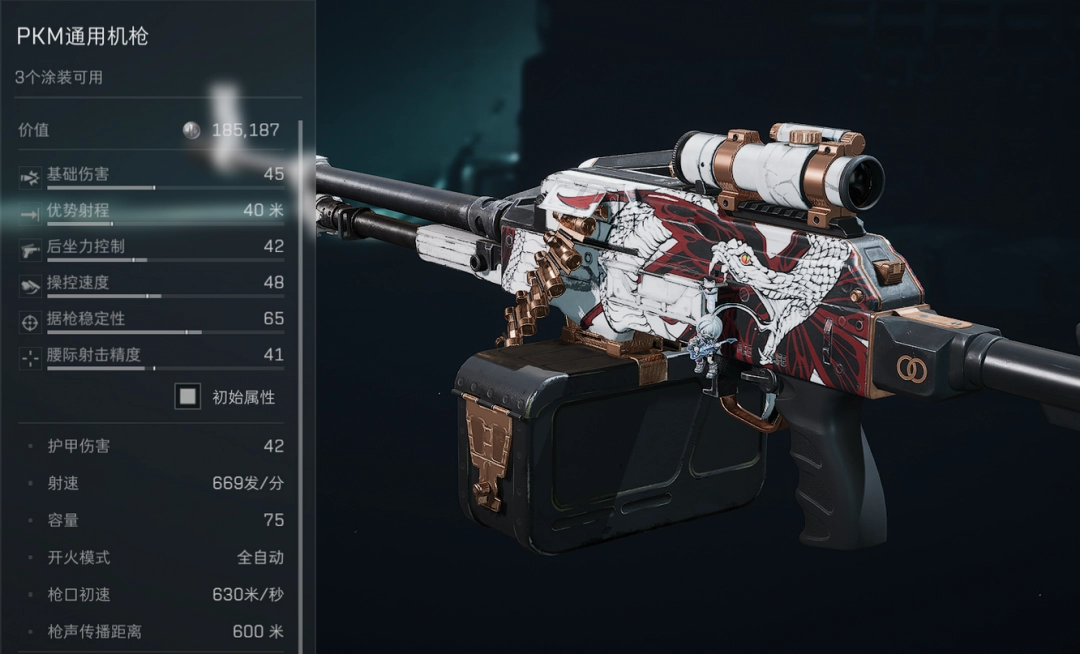Select the 优势射程 stat row
This screenshot has width=1080, height=654.
tap(150, 211)
